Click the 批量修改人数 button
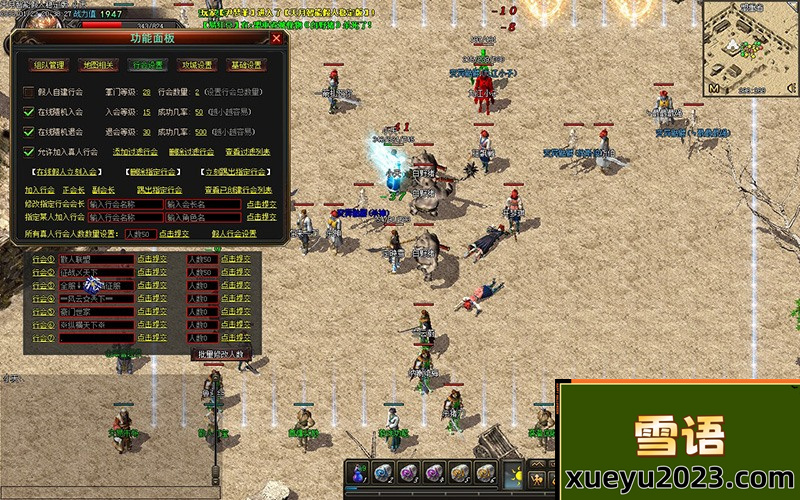This screenshot has width=800, height=500. pyautogui.click(x=220, y=354)
